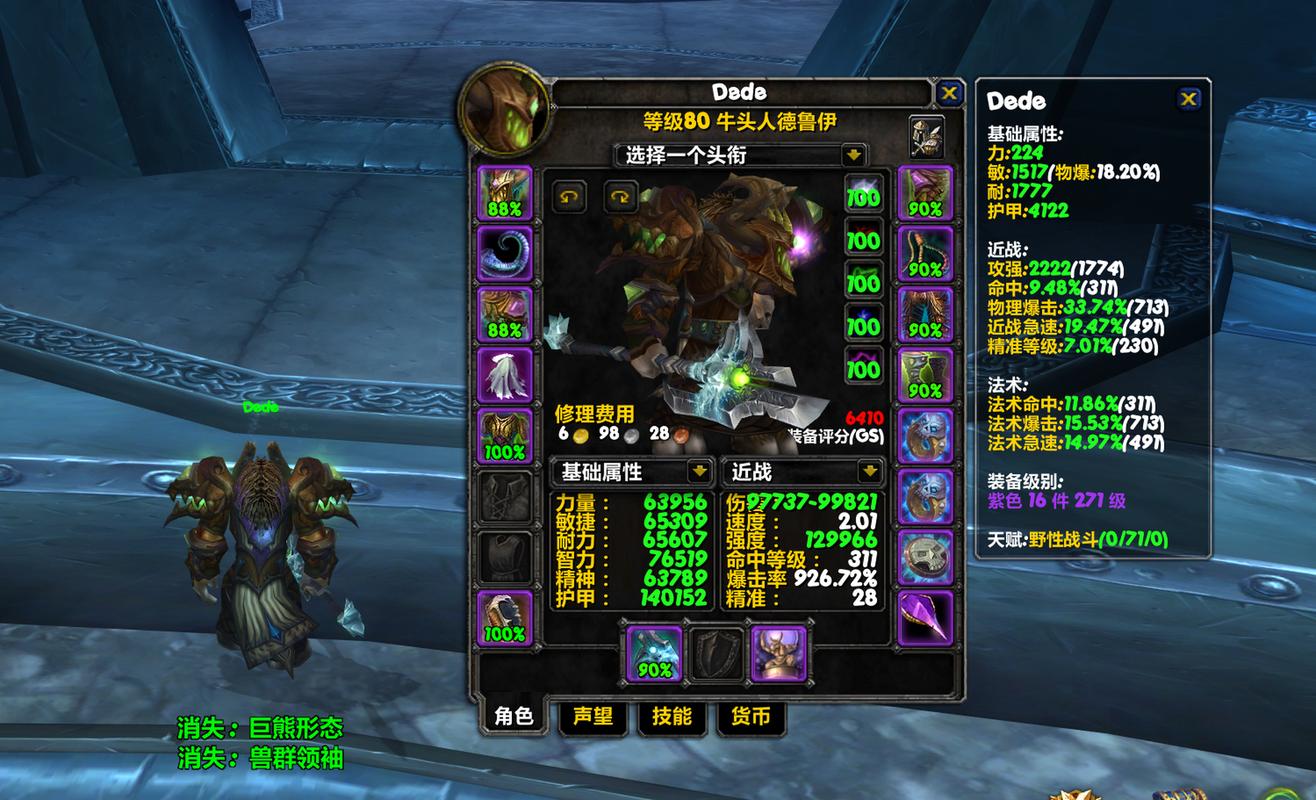Switch to the 声望 reputation tab

(x=592, y=716)
